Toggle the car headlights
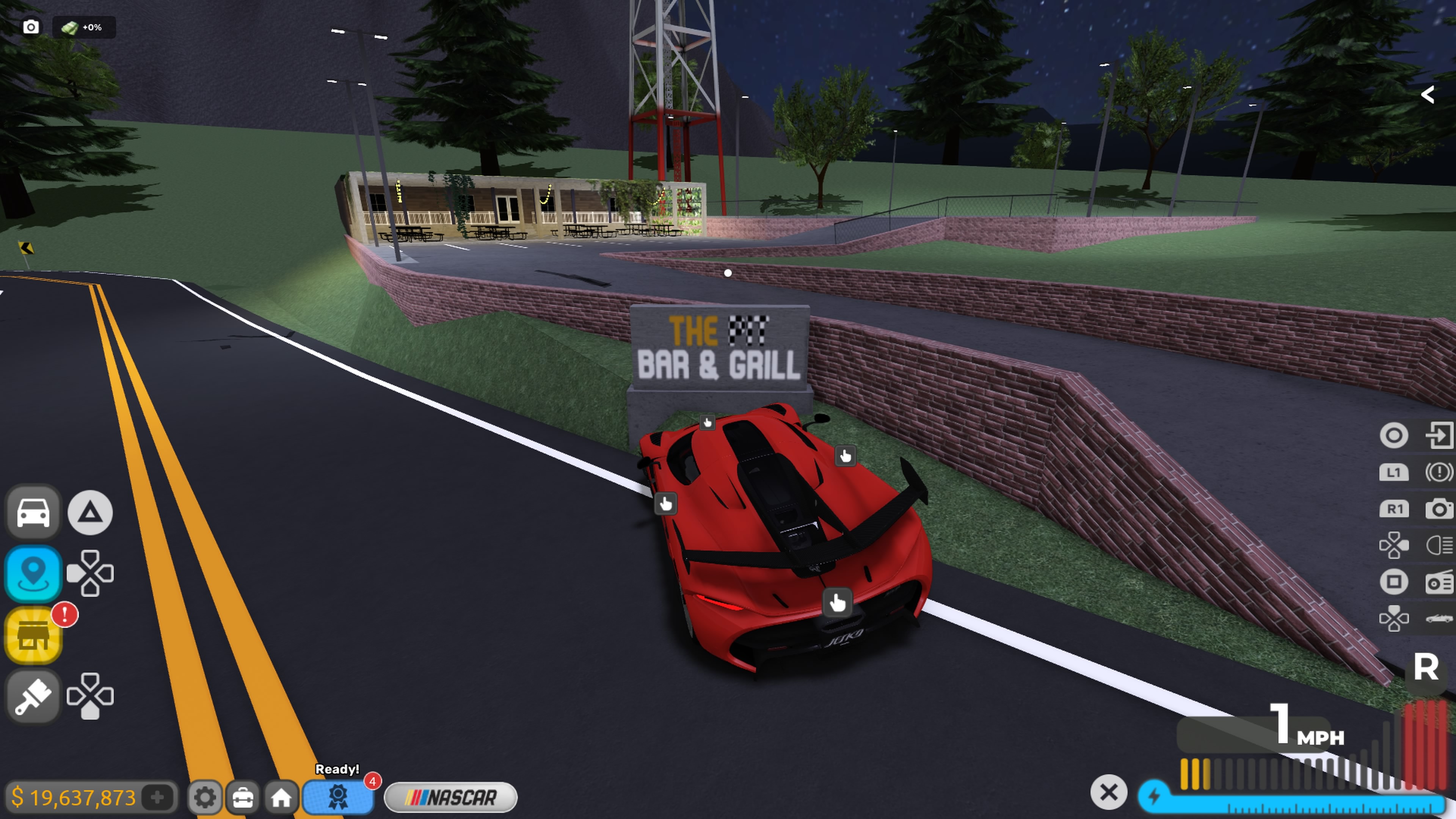This screenshot has width=1456, height=819. click(1439, 546)
